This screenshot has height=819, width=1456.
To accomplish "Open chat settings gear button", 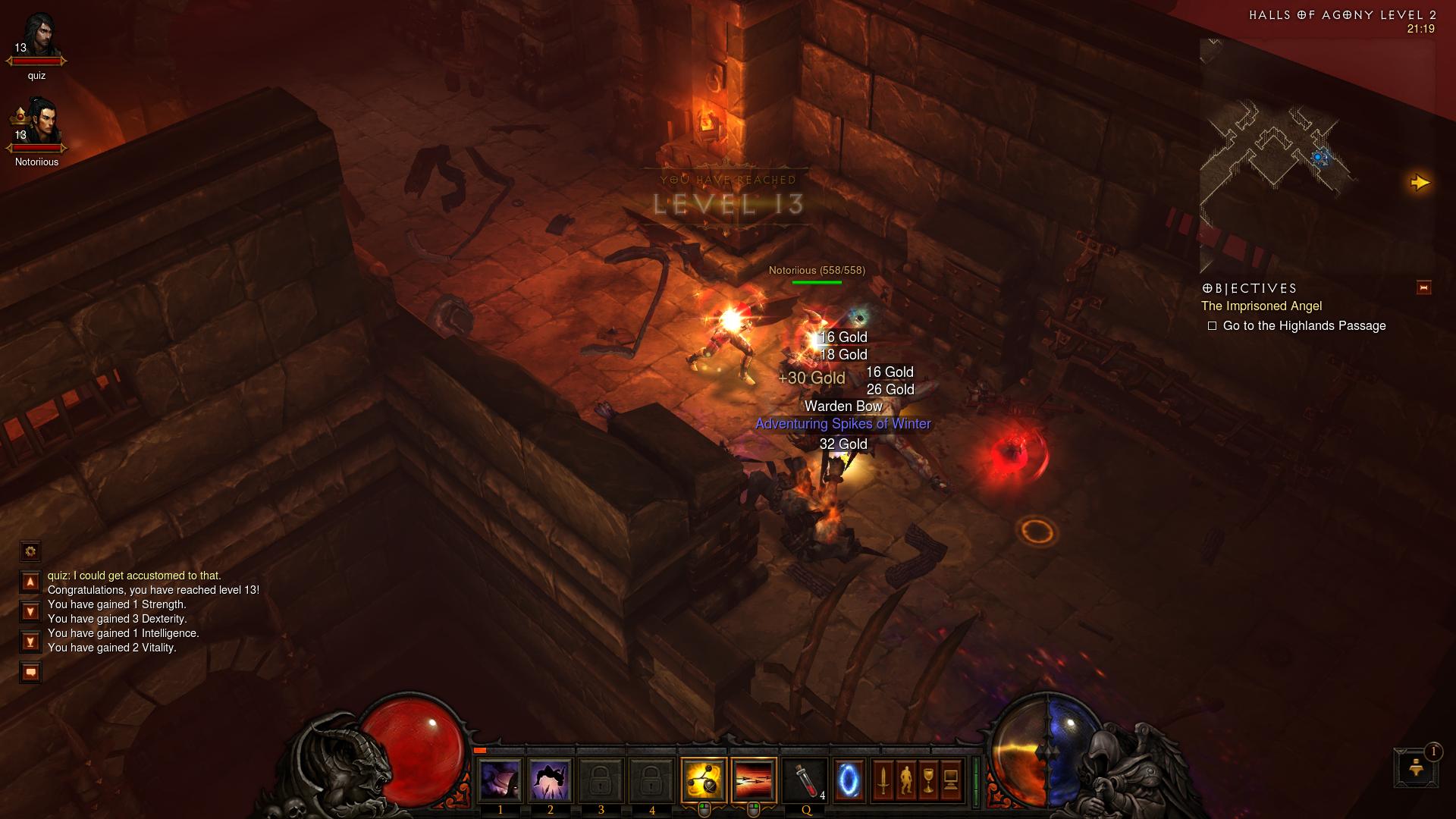I will [x=30, y=551].
